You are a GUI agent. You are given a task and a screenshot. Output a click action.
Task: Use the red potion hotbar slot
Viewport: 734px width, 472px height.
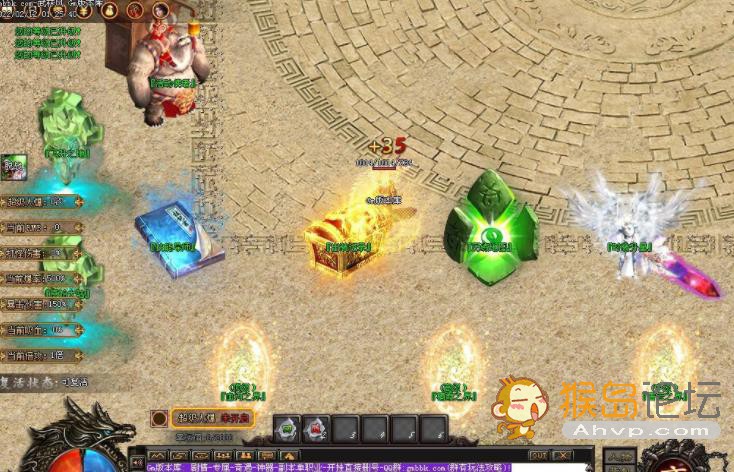316,428
